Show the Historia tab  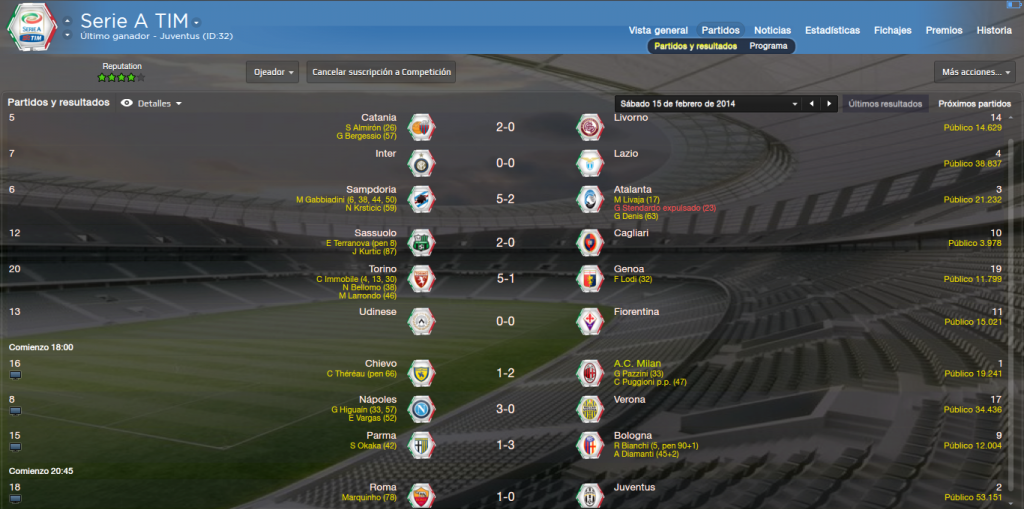(994, 30)
